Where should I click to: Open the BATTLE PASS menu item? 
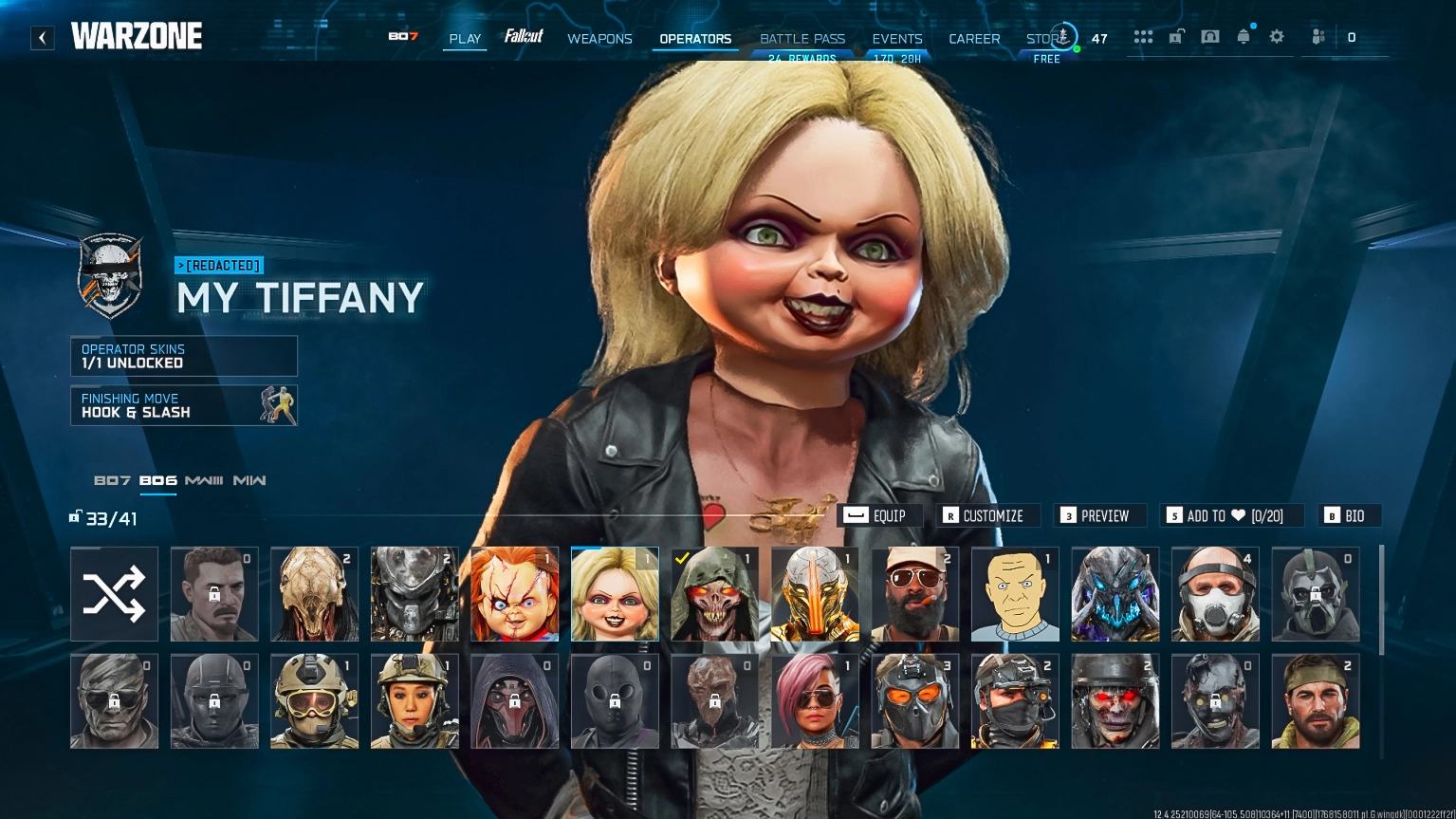[x=802, y=39]
